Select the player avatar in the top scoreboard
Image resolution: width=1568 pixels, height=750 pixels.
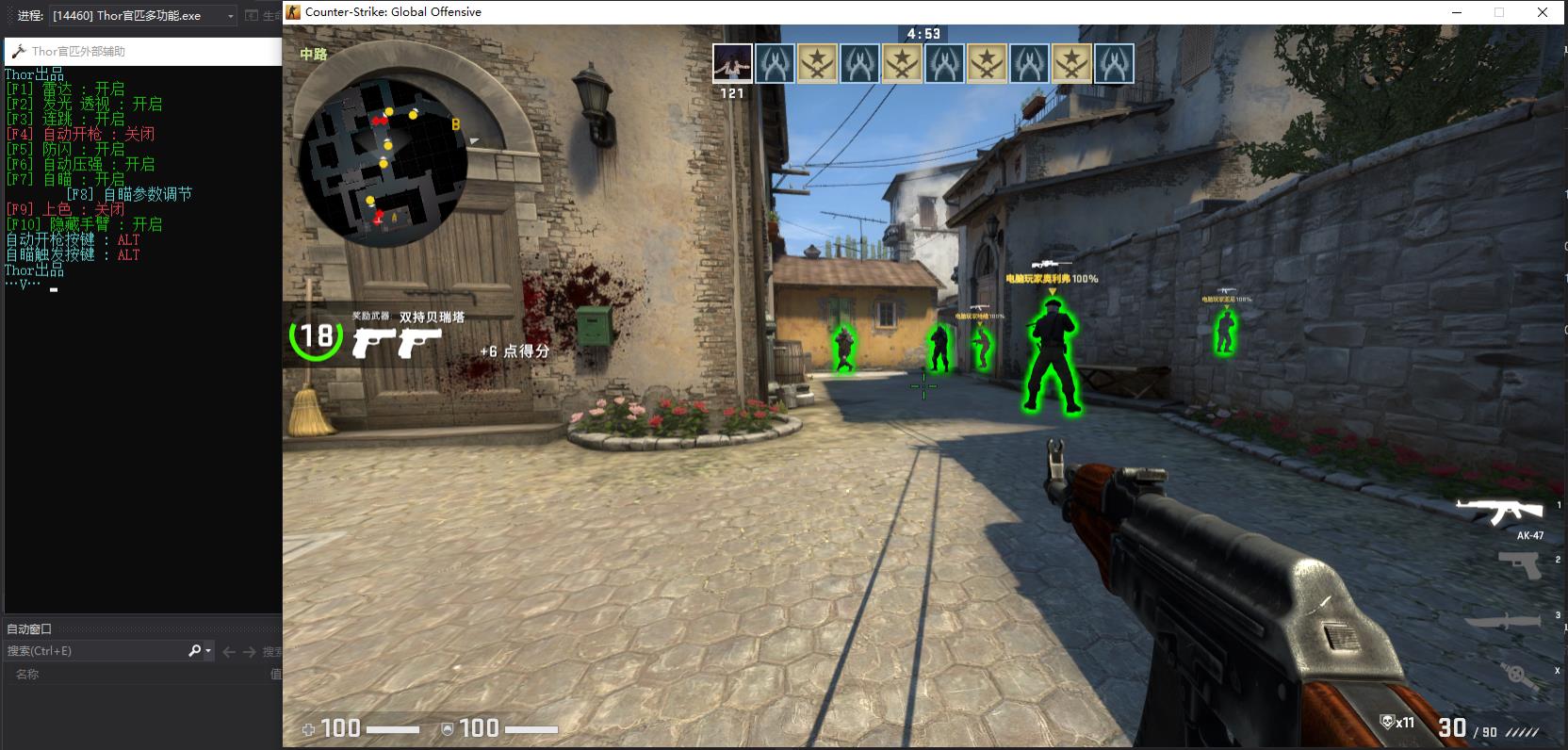coord(732,64)
